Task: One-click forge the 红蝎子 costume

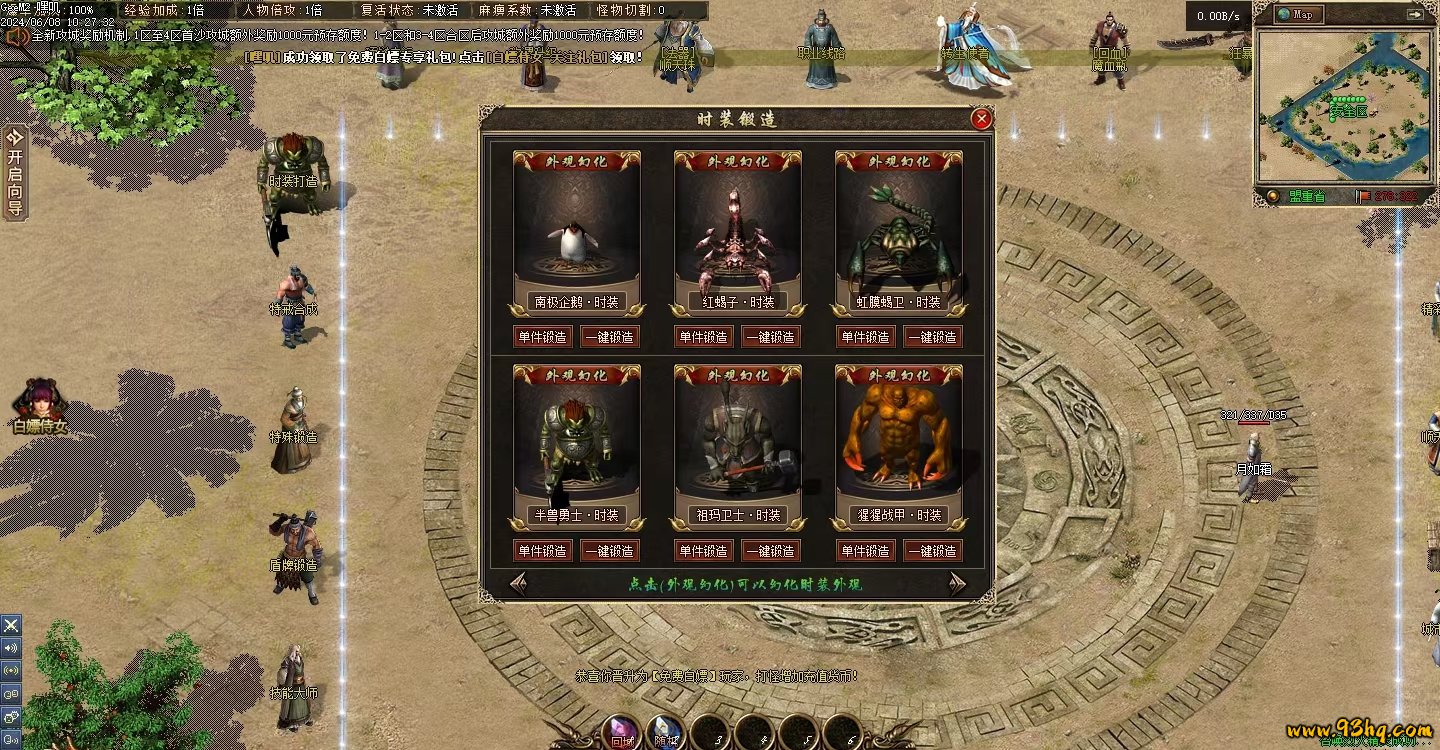Action: (771, 337)
